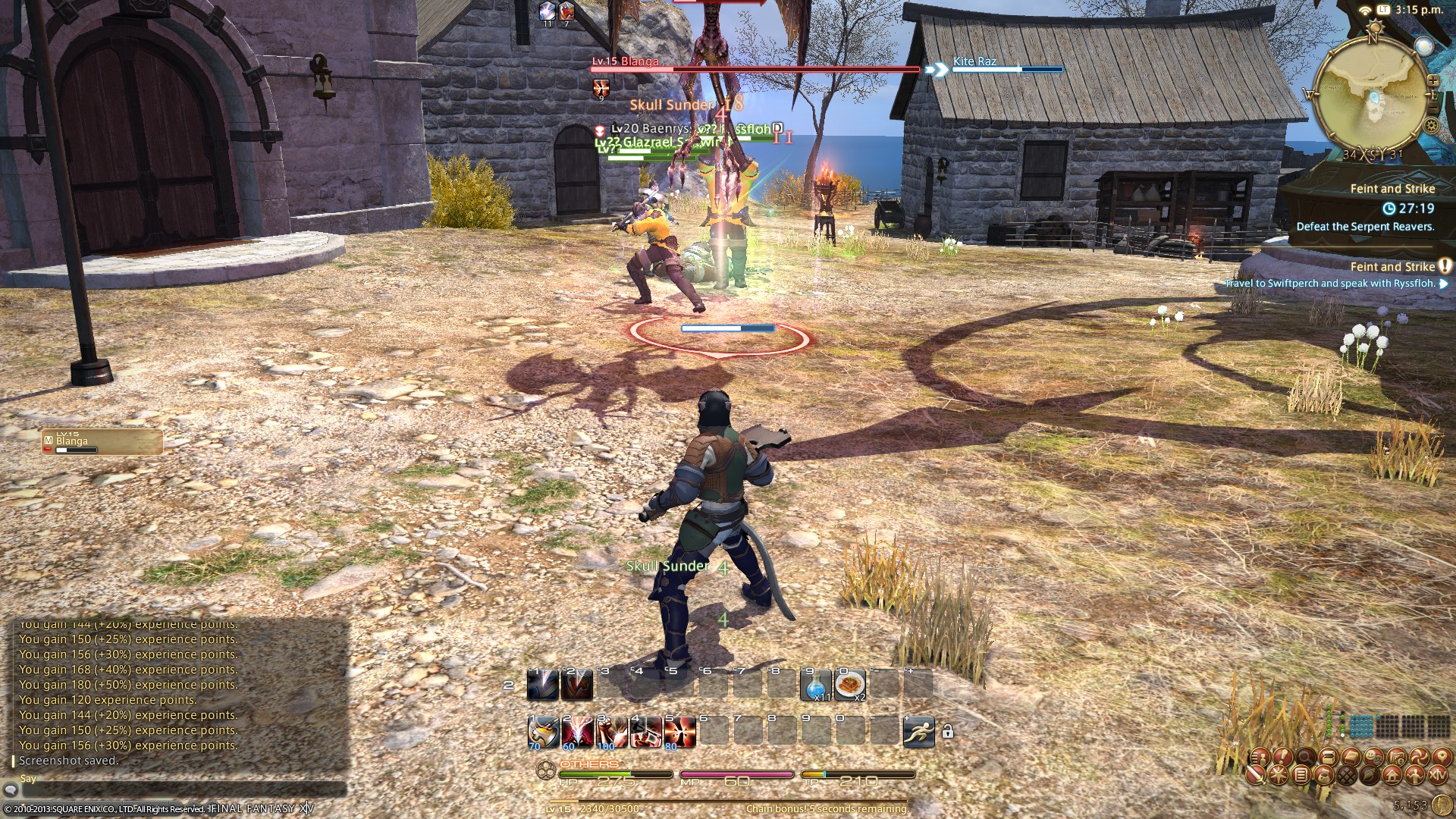
Task: Zoom in the minimap with the plus button
Action: pos(1432,80)
